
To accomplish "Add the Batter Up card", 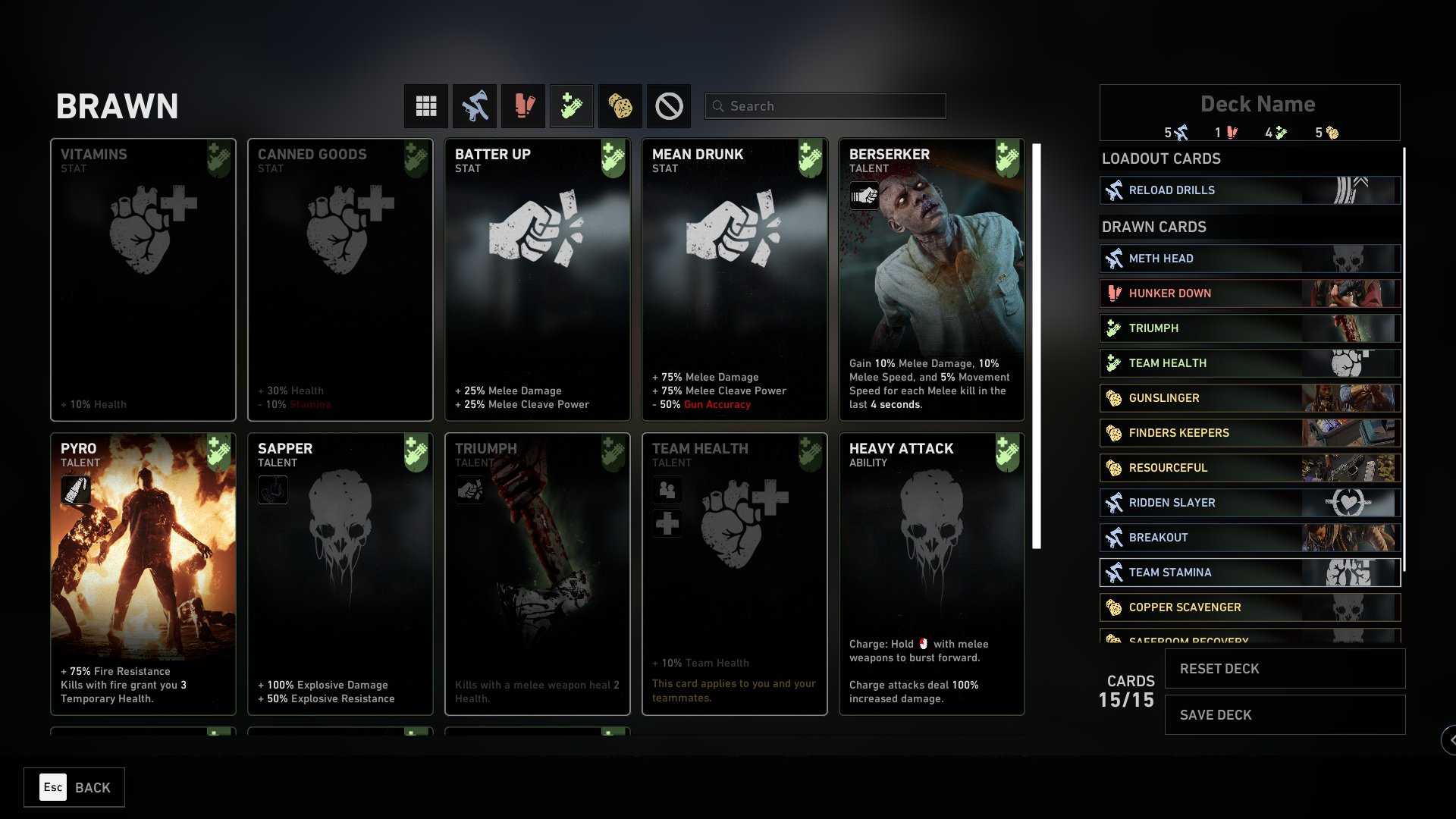I will [537, 279].
